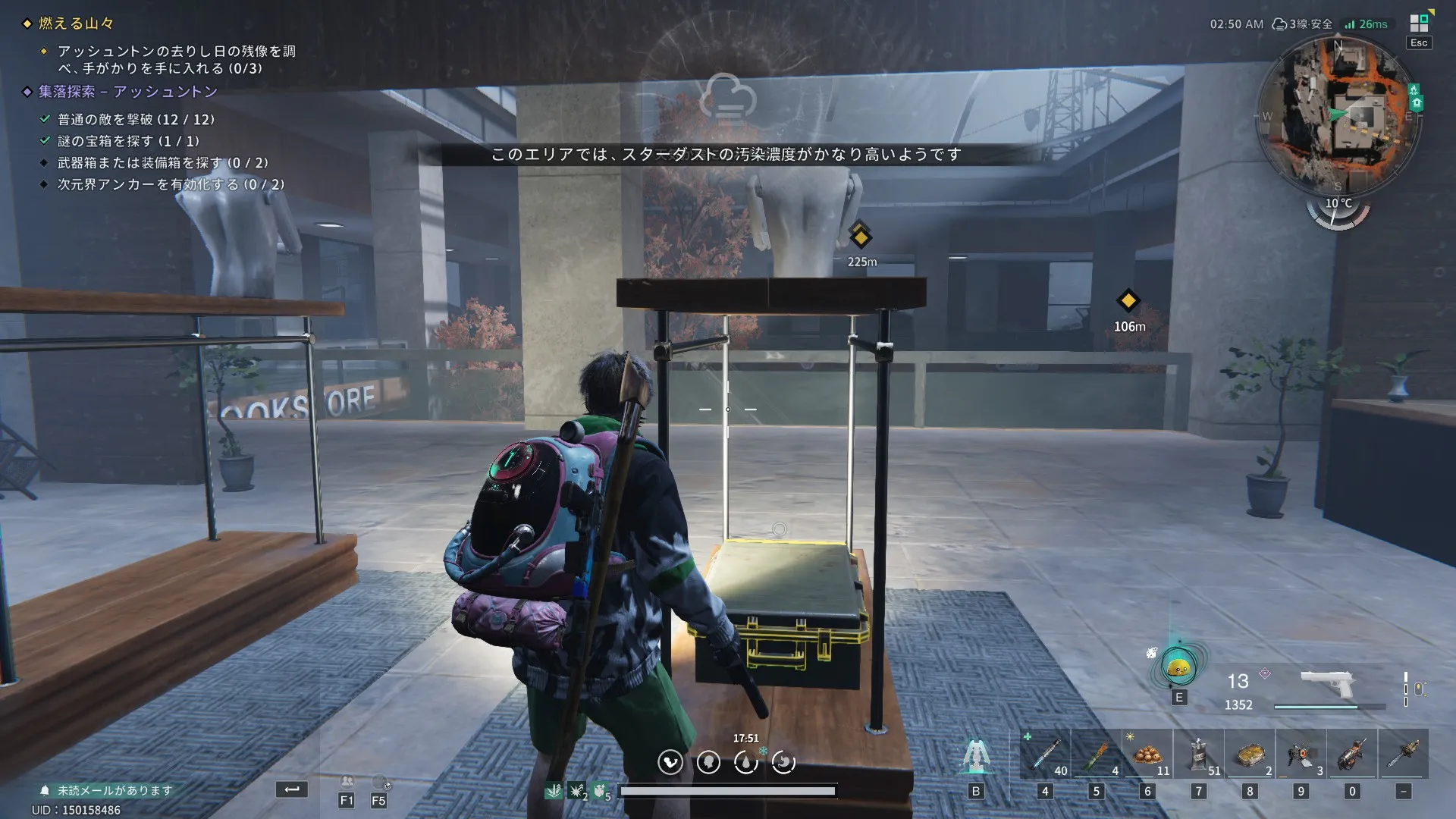This screenshot has width=1456, height=819.
Task: Open the chat enter-arrow button
Action: [292, 789]
